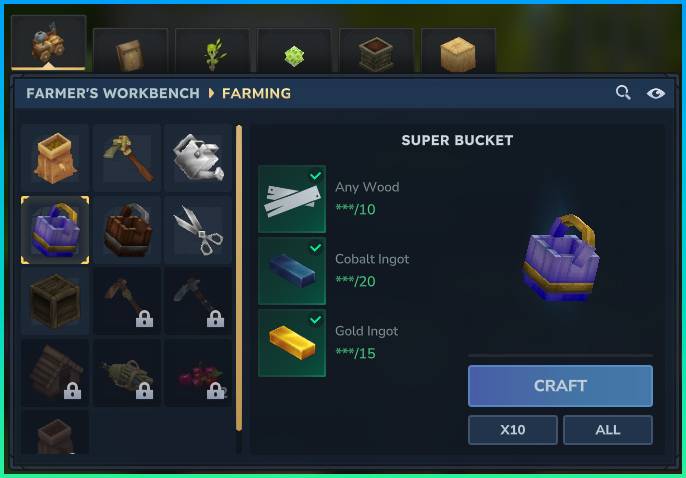
Task: Select the purple Super Bucket recipe
Action: pyautogui.click(x=55, y=230)
